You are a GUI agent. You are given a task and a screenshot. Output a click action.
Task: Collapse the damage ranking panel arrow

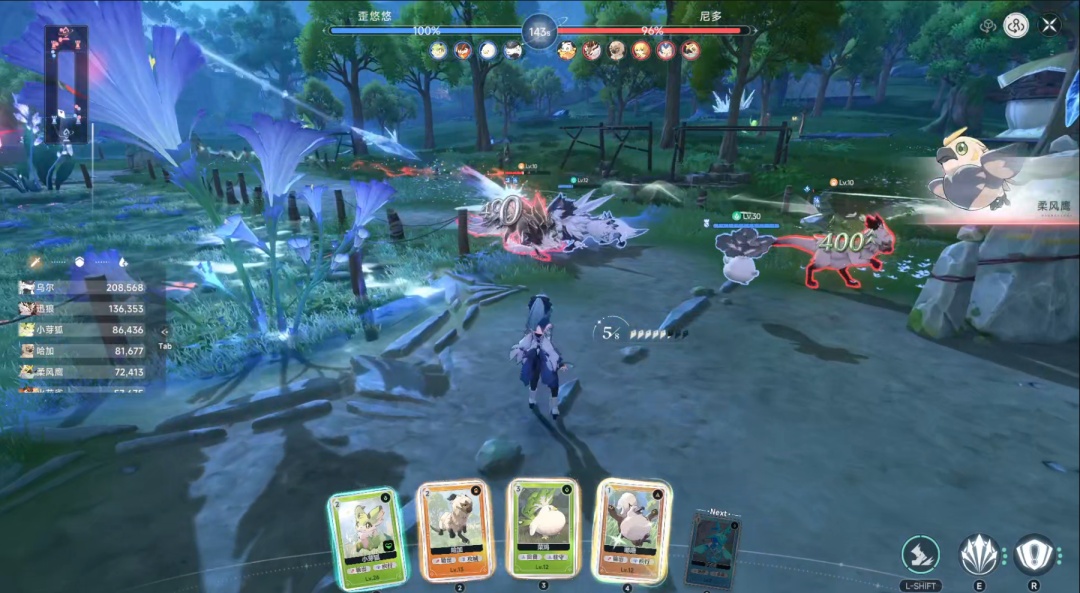[165, 330]
